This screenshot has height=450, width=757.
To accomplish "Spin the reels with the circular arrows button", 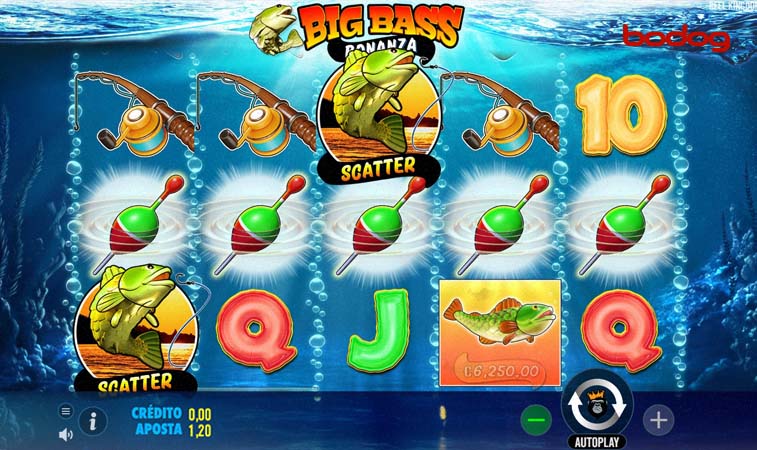I will (x=597, y=404).
